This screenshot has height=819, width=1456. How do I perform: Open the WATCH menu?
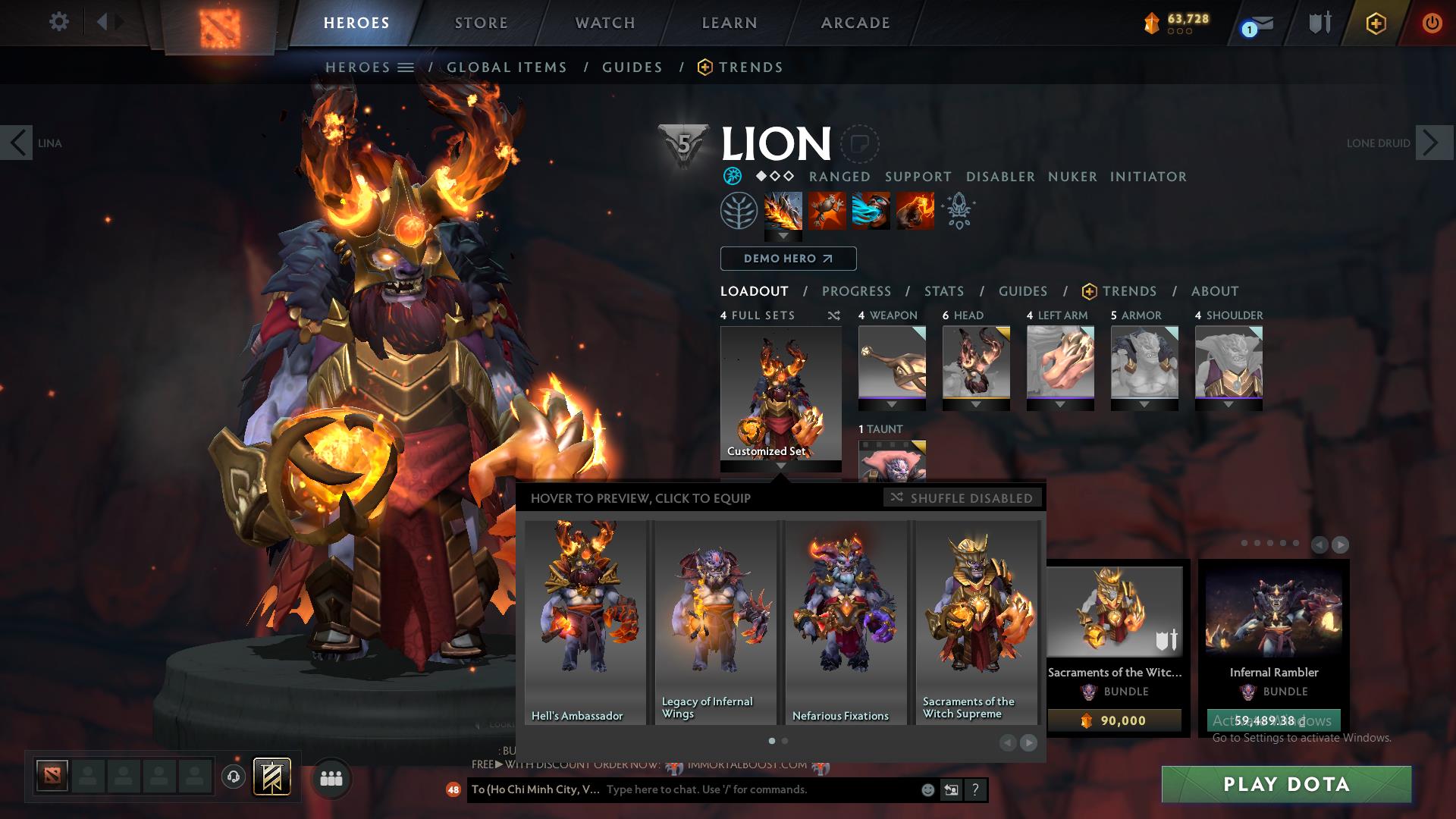(603, 23)
